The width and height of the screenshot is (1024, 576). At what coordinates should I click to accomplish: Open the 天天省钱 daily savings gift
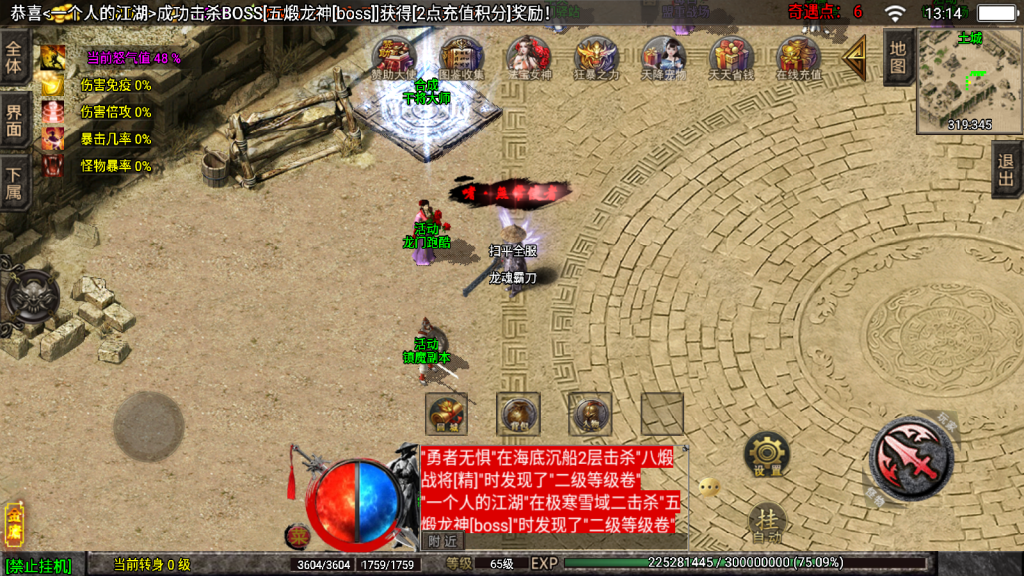pos(731,57)
